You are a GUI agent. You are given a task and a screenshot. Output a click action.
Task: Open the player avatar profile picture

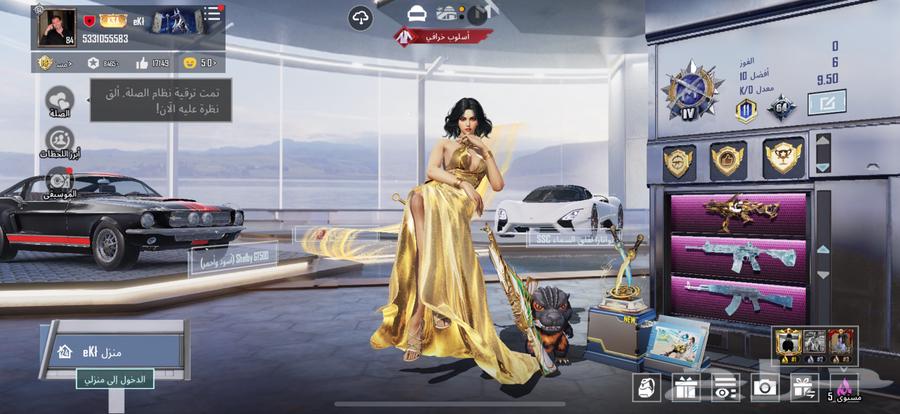click(57, 27)
